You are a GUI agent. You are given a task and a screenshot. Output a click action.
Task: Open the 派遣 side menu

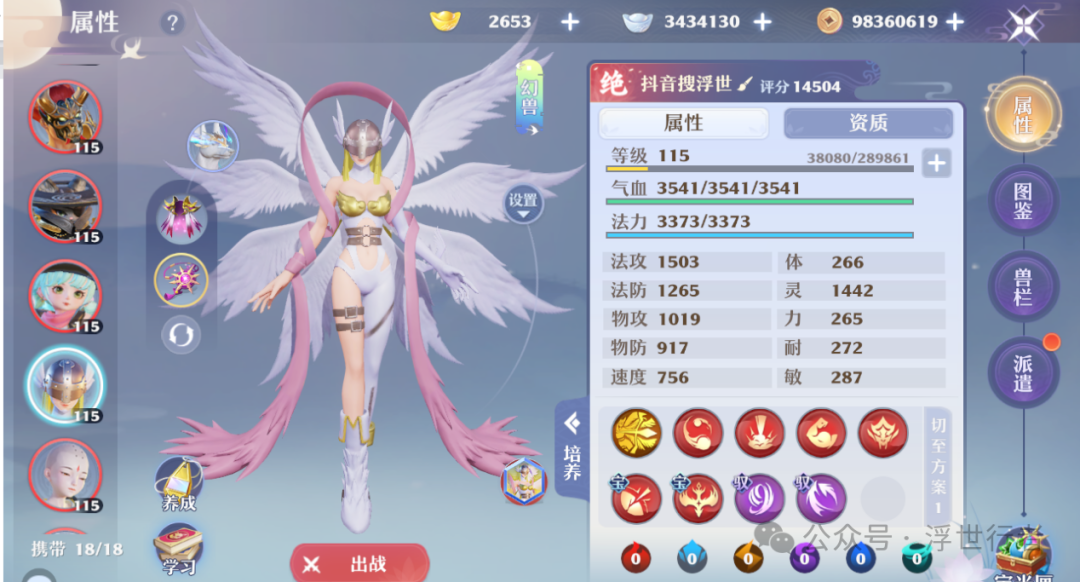(x=1022, y=371)
